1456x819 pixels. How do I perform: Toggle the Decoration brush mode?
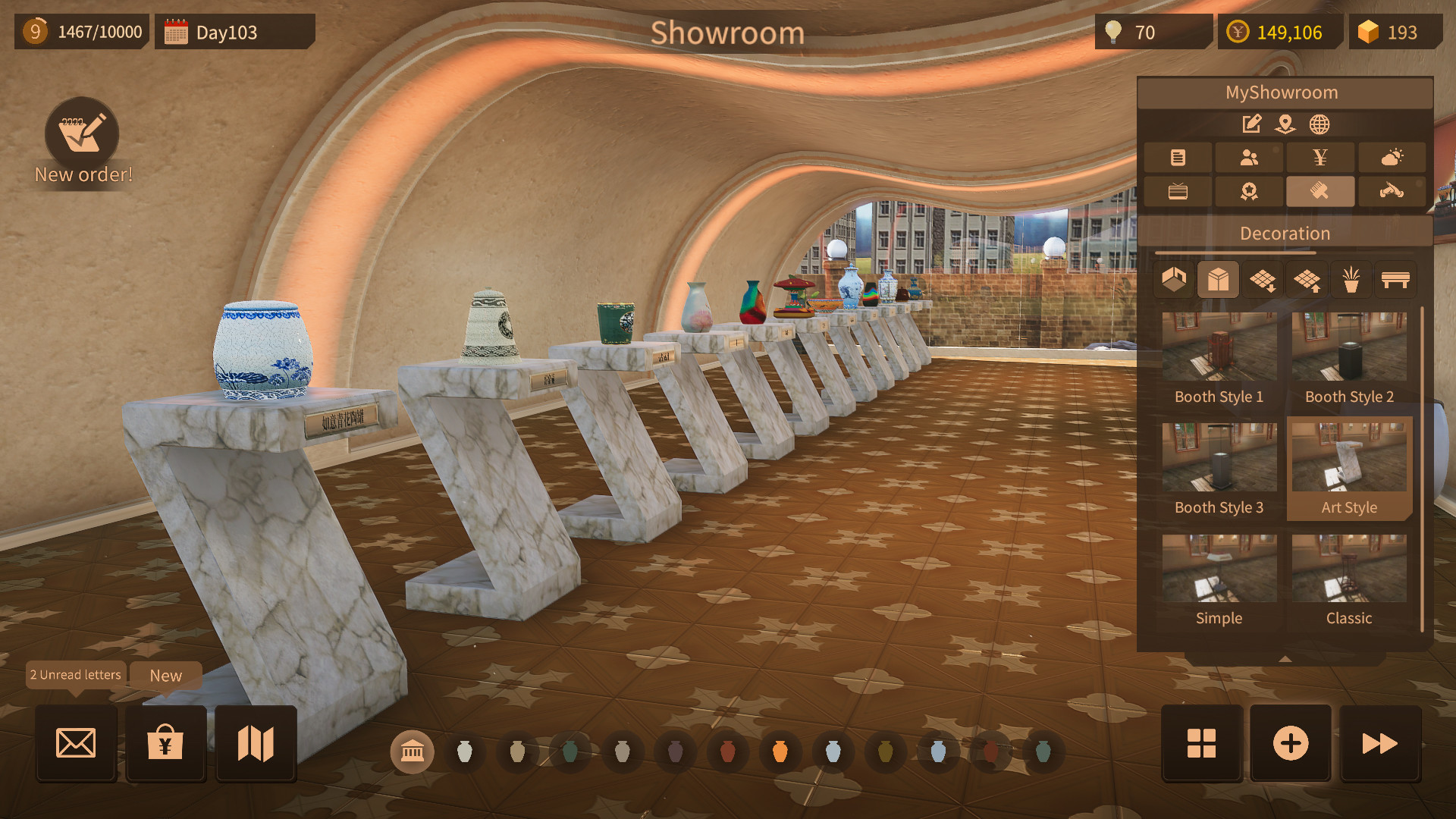pyautogui.click(x=1320, y=191)
